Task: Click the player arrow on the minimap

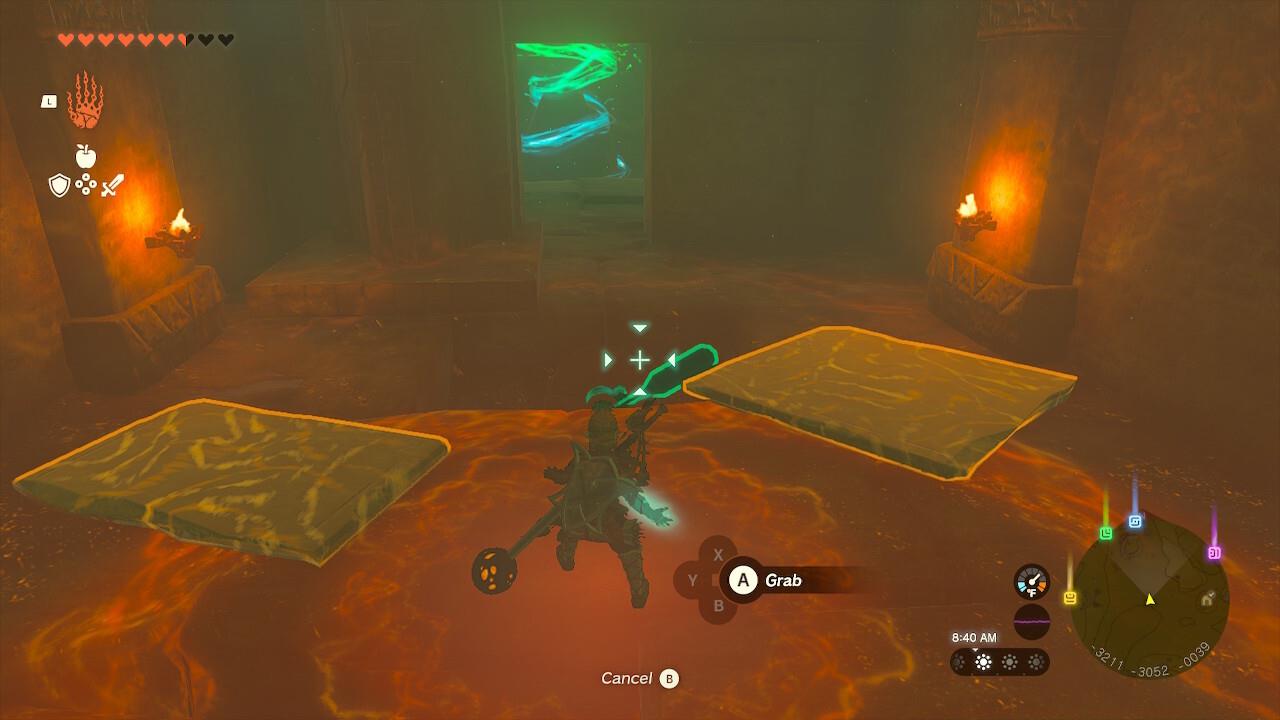Action: pyautogui.click(x=1148, y=599)
